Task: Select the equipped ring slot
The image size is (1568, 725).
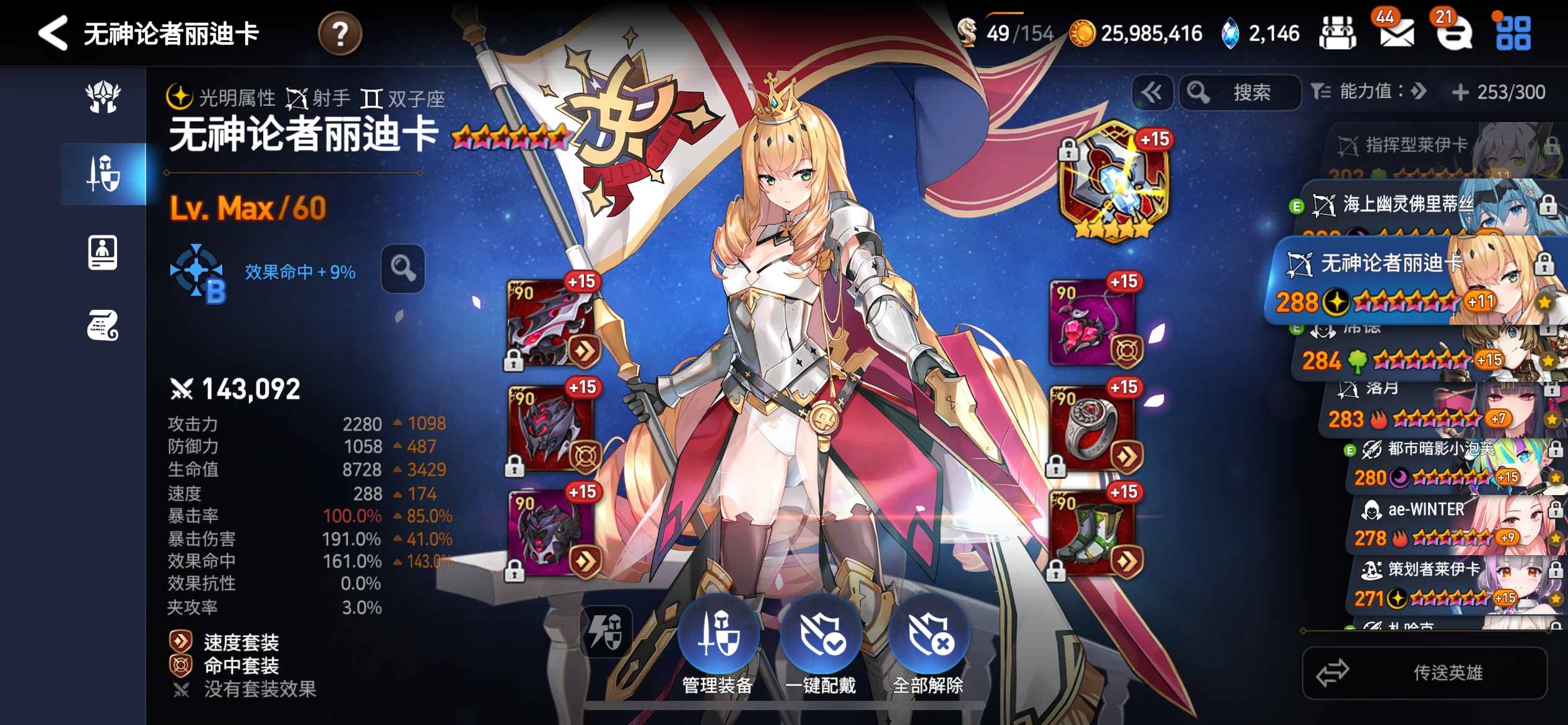Action: click(x=1094, y=429)
